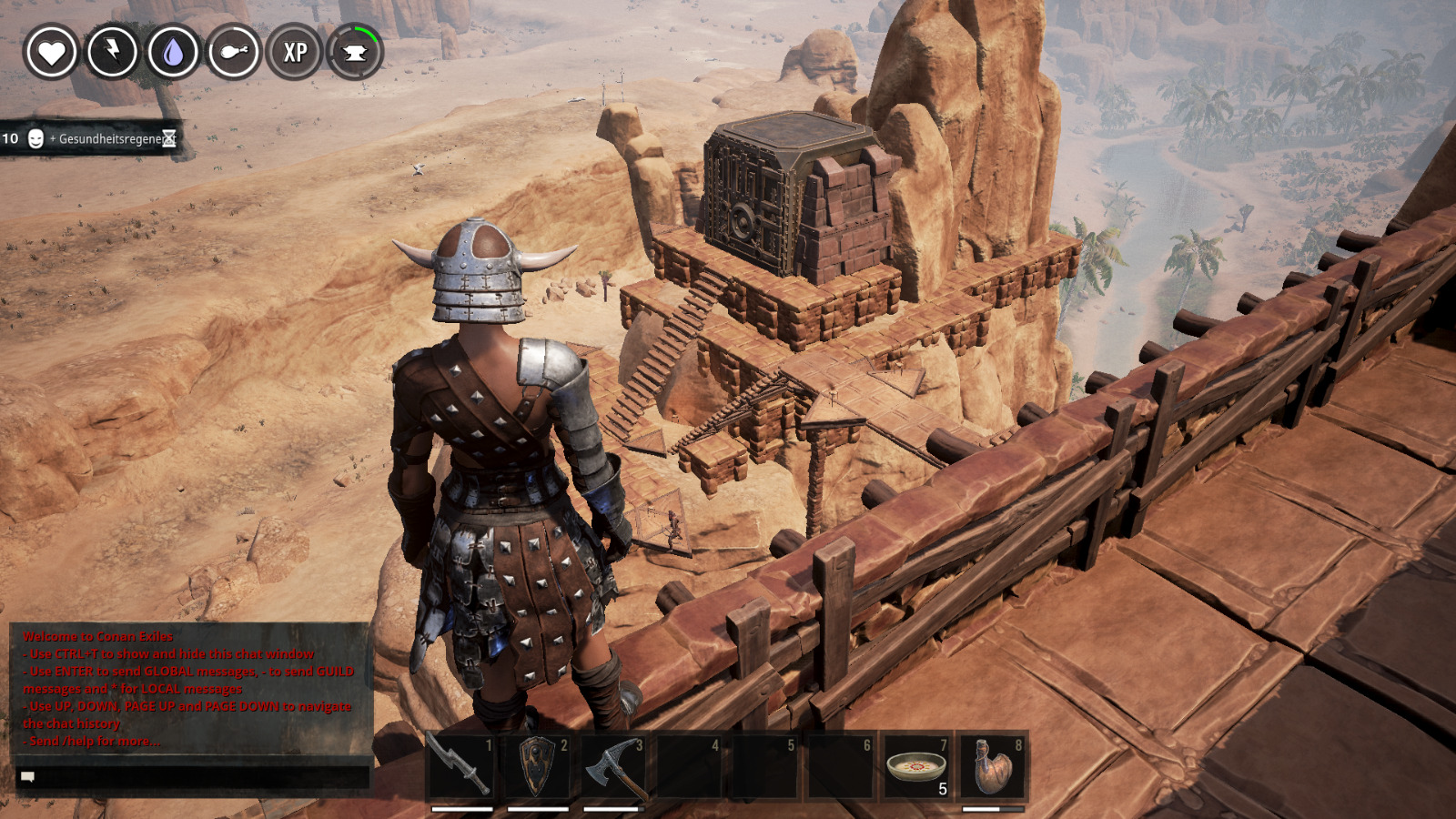Select the Gesundheitsregeneration buff entry
The image size is (1456, 819).
pyautogui.click(x=91, y=138)
